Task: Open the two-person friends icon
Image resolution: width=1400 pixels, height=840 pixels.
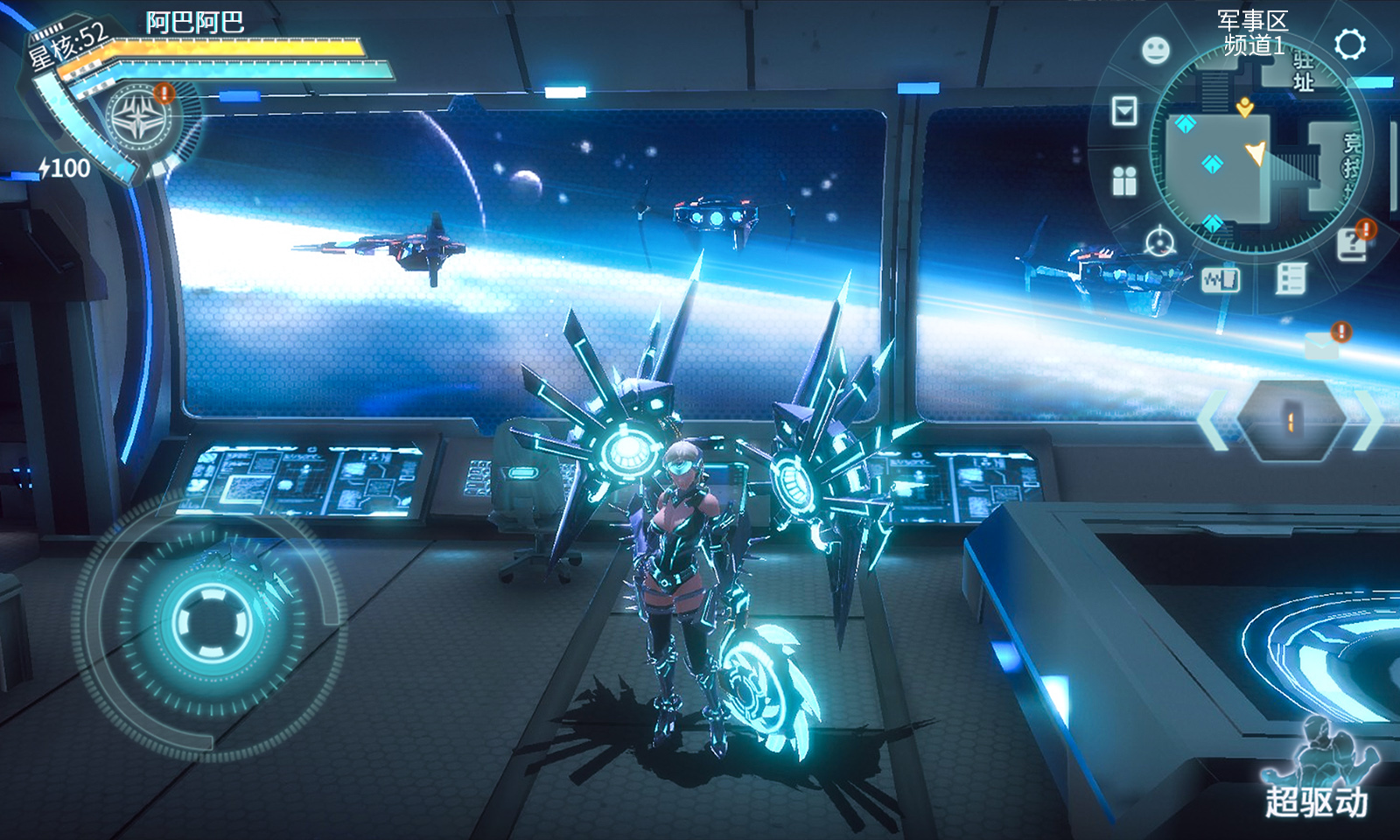Action: 1124,181
